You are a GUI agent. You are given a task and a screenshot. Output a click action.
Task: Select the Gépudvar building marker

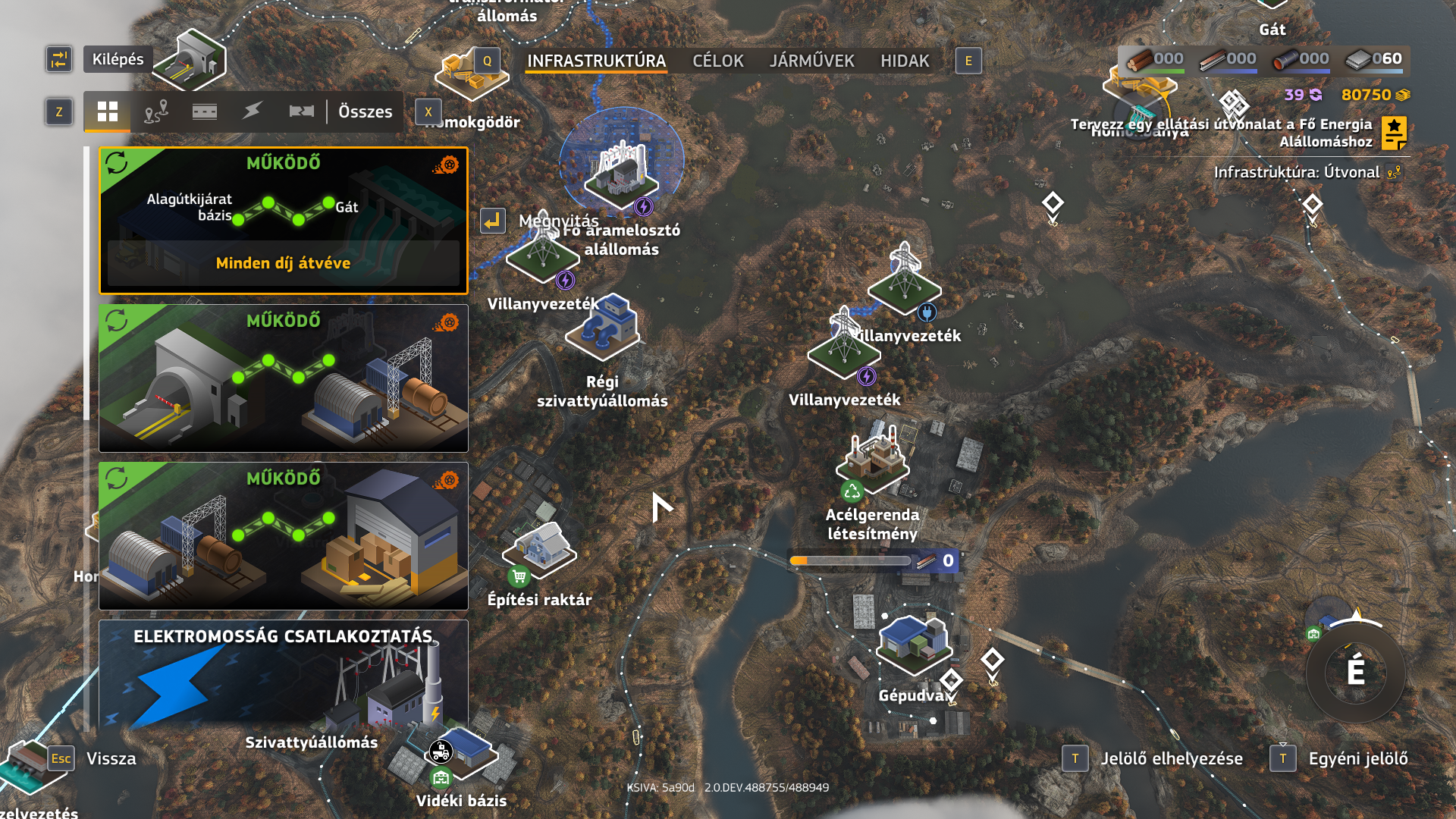[x=913, y=643]
